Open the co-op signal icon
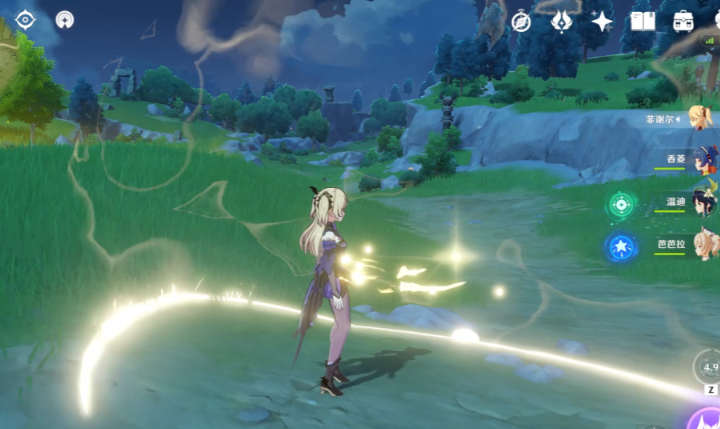The image size is (720, 429). pyautogui.click(x=65, y=19)
